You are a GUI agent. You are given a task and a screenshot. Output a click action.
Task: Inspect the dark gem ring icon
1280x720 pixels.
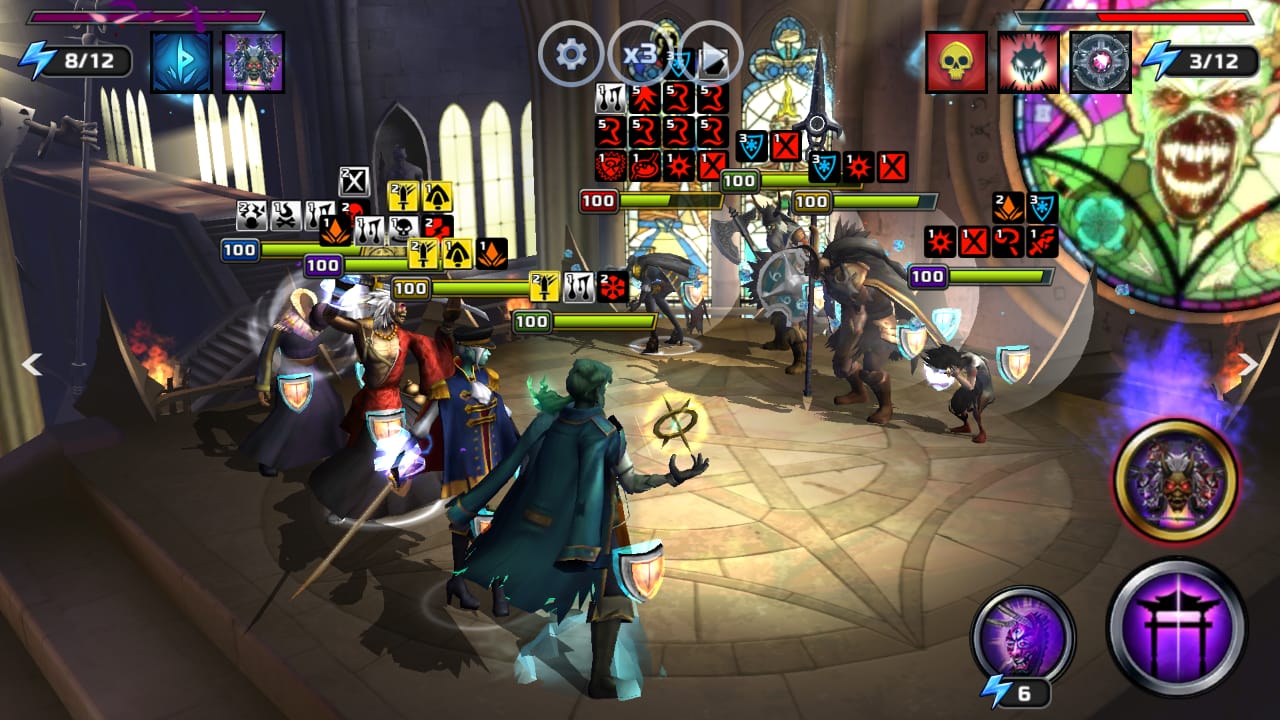(x=1100, y=62)
